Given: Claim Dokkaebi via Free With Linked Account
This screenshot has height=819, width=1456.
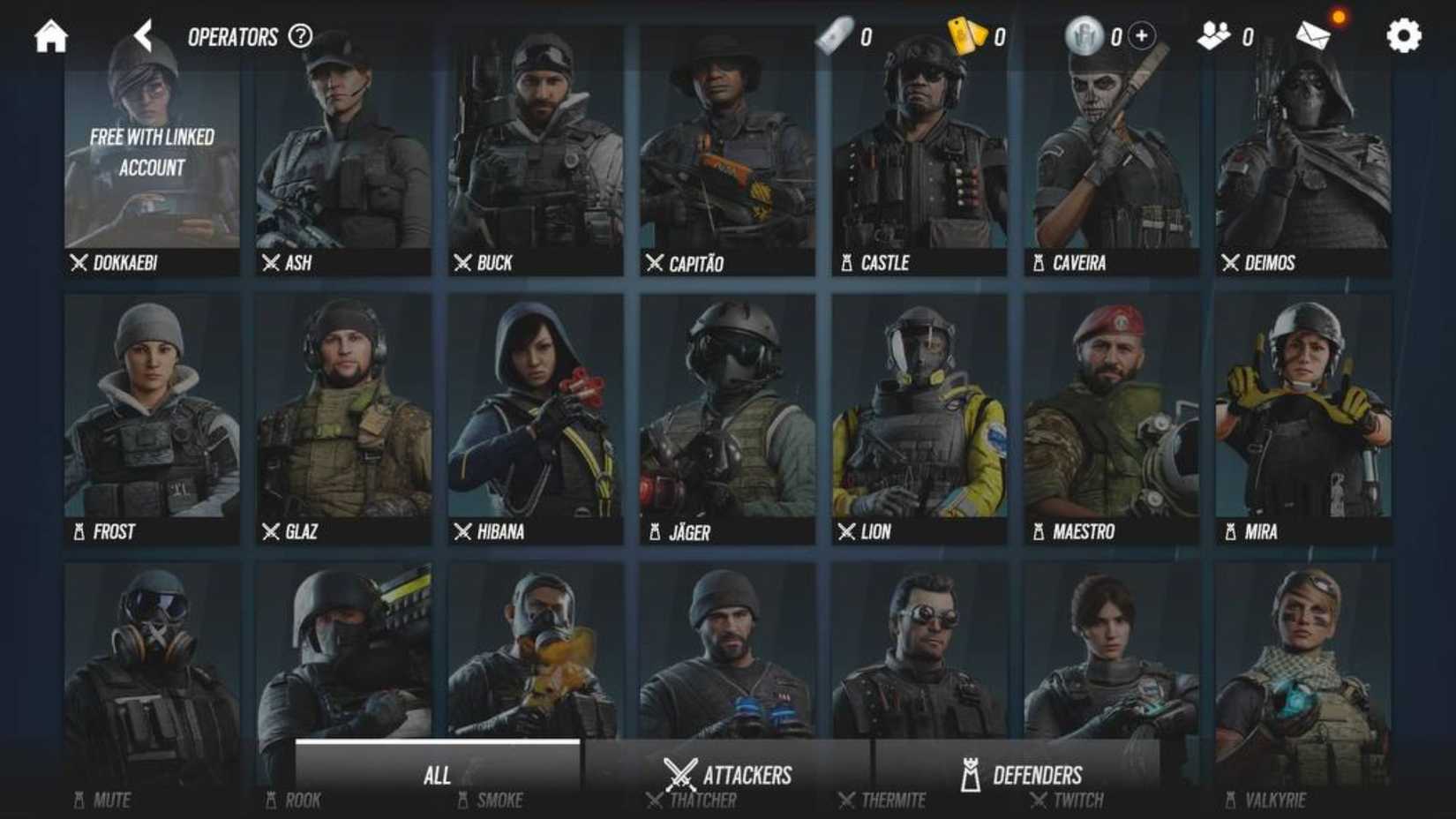Looking at the screenshot, I should pos(150,150).
